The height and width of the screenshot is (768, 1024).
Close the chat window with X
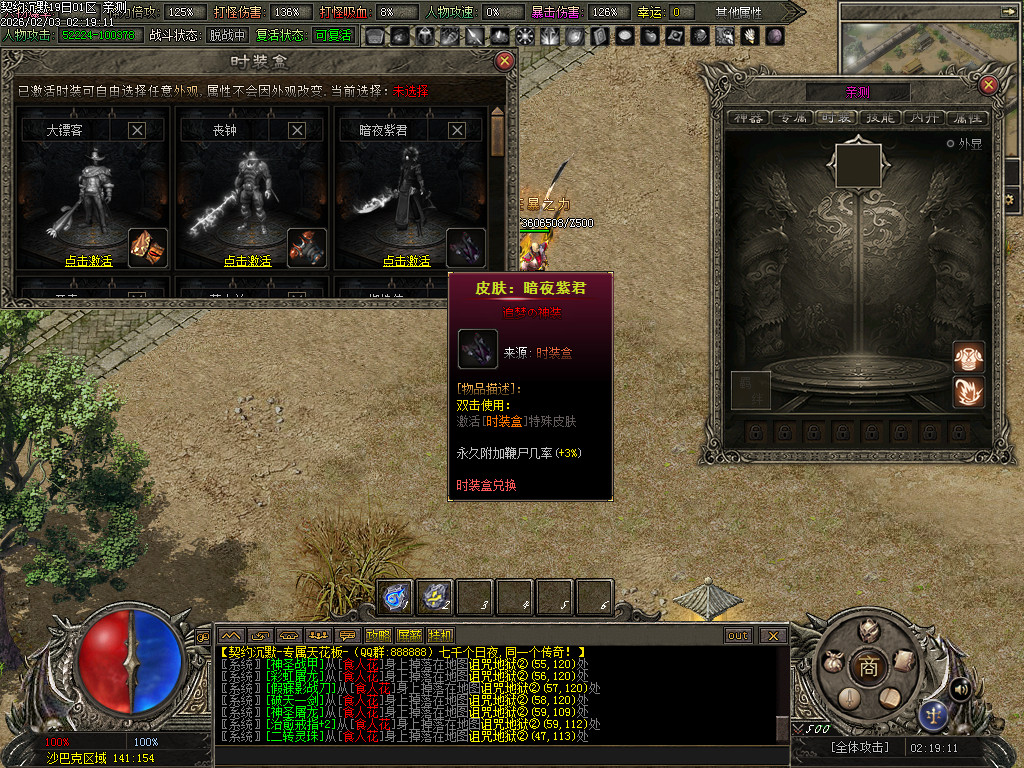coord(772,635)
